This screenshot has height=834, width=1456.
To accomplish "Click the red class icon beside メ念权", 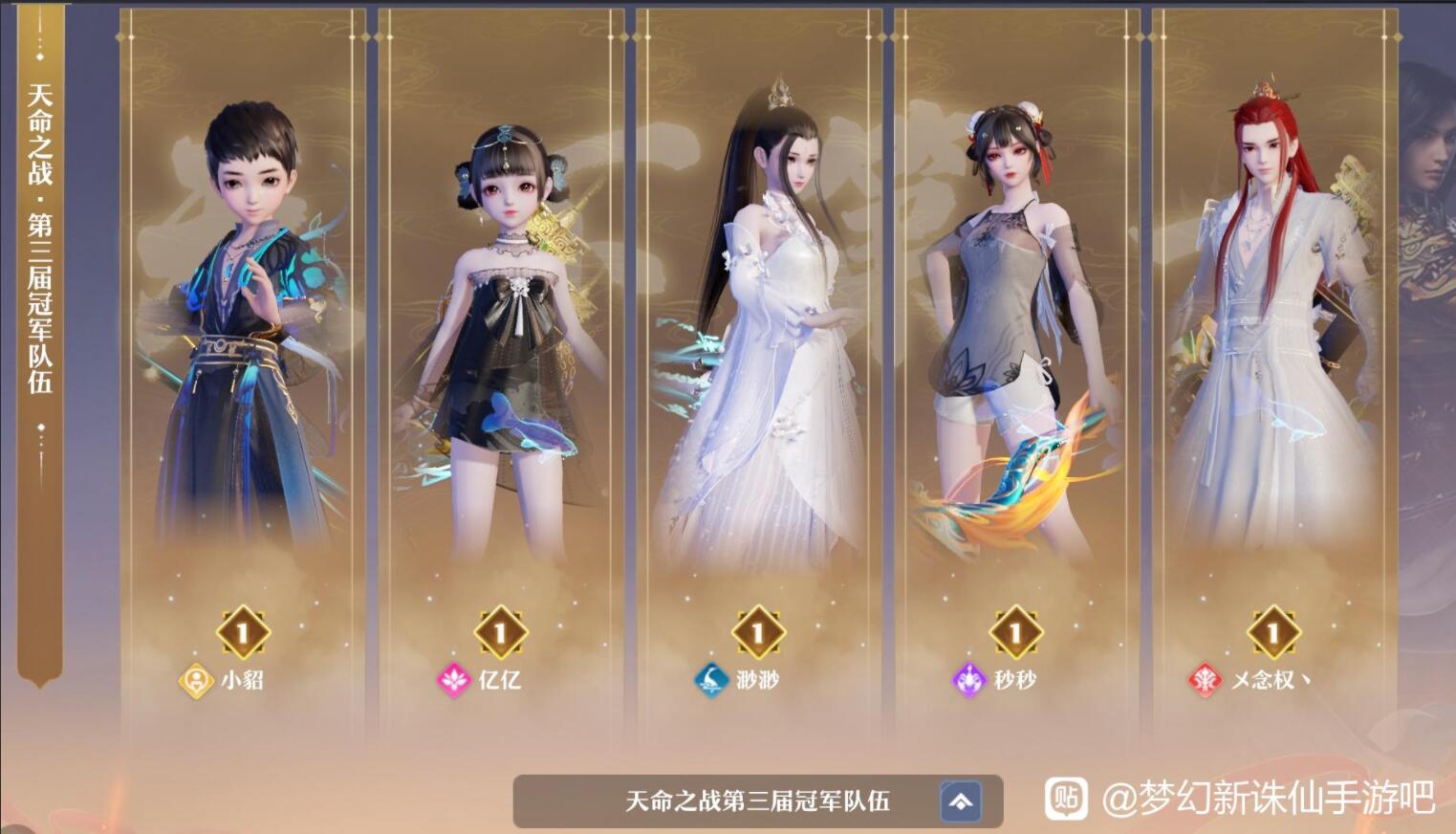I will [x=1206, y=681].
